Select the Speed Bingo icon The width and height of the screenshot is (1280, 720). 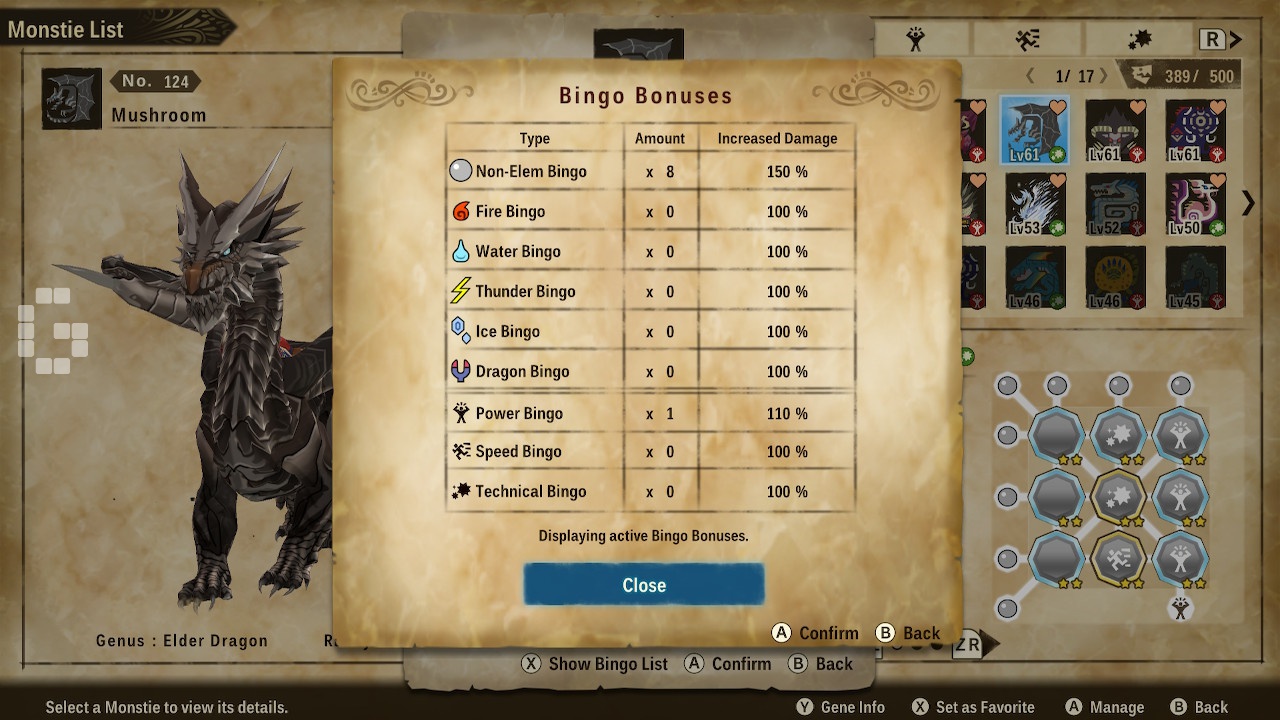[x=460, y=451]
